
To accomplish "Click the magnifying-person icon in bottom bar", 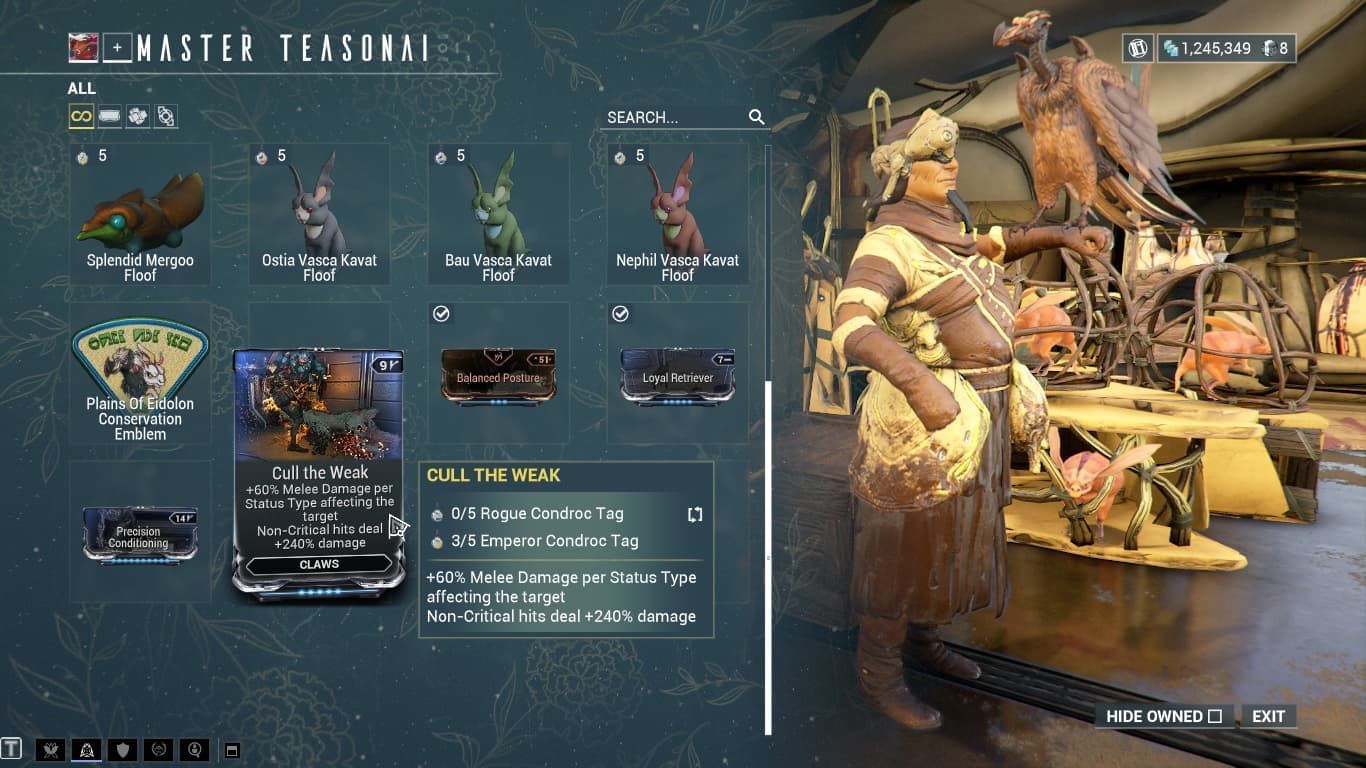I will [x=196, y=748].
